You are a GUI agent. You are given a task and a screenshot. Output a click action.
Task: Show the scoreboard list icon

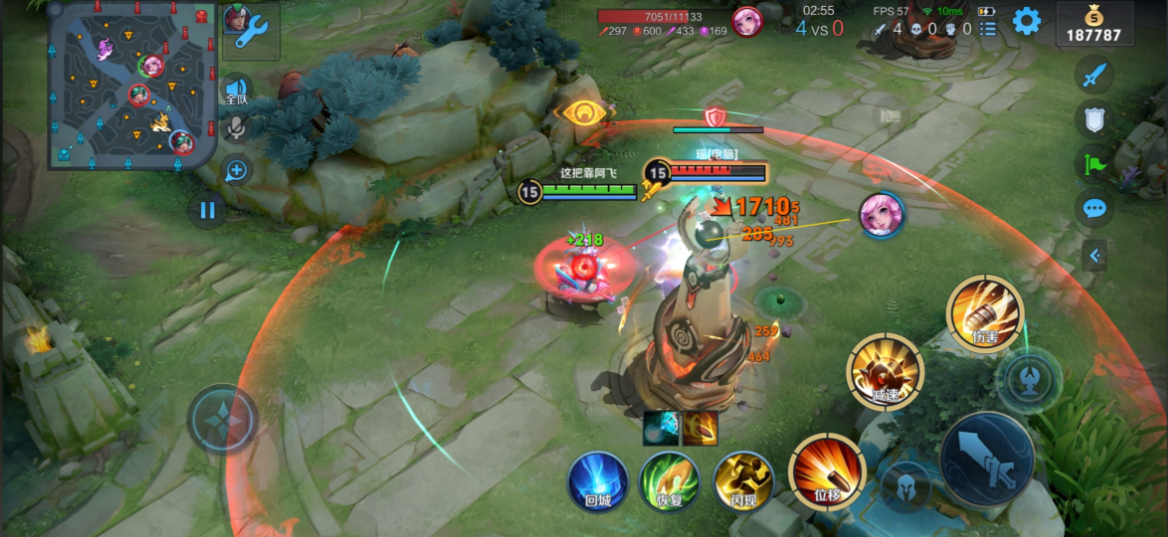(x=988, y=29)
